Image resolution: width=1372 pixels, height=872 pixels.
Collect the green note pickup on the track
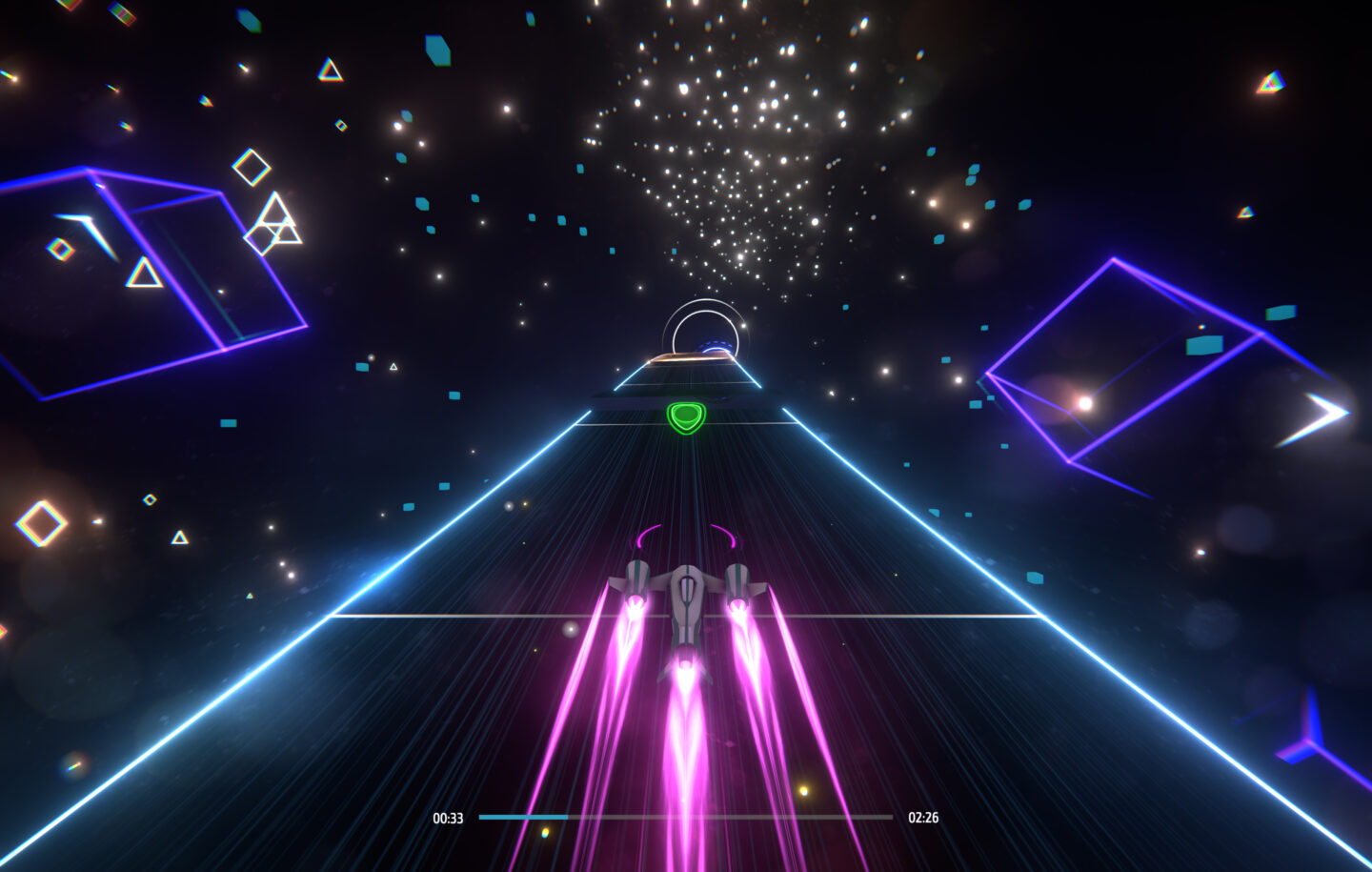[685, 416]
